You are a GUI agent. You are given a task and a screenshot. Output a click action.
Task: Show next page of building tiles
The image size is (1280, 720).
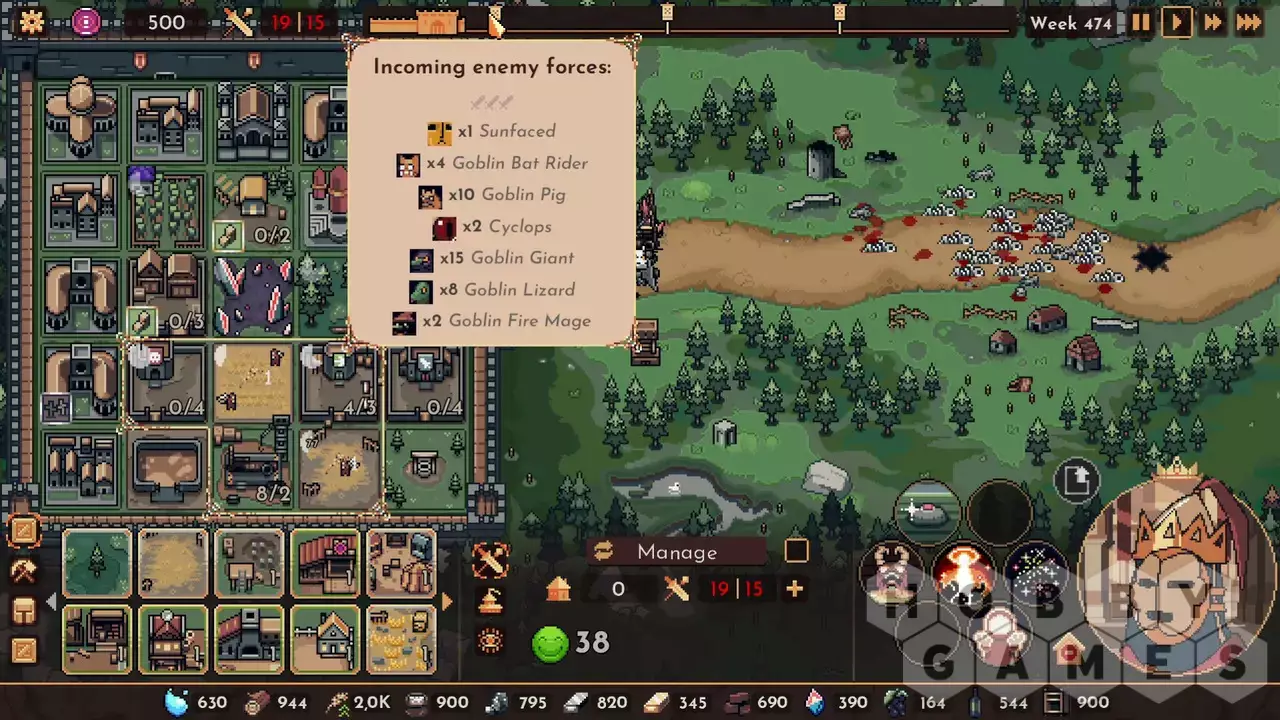click(x=447, y=602)
